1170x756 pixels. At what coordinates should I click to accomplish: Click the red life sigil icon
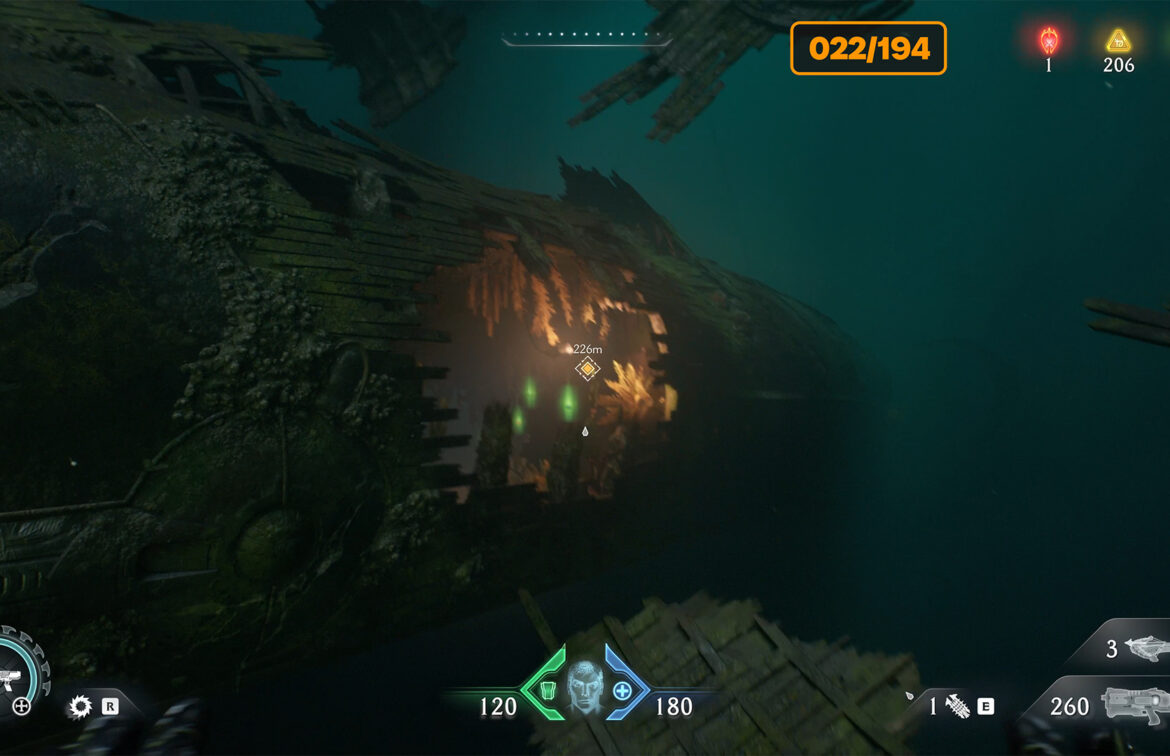[x=1048, y=41]
